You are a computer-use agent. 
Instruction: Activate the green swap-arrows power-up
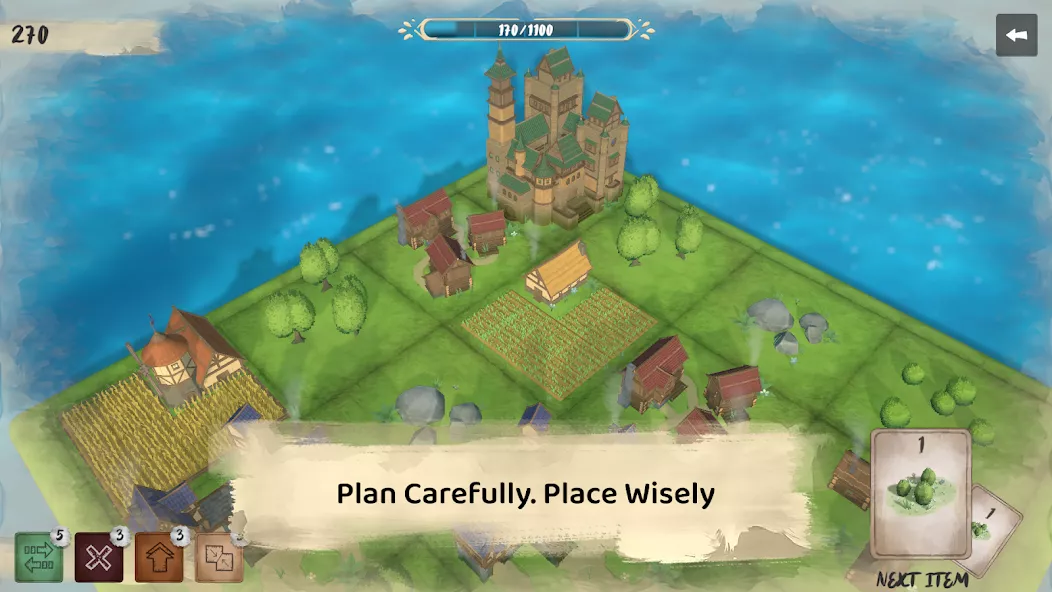pos(39,558)
